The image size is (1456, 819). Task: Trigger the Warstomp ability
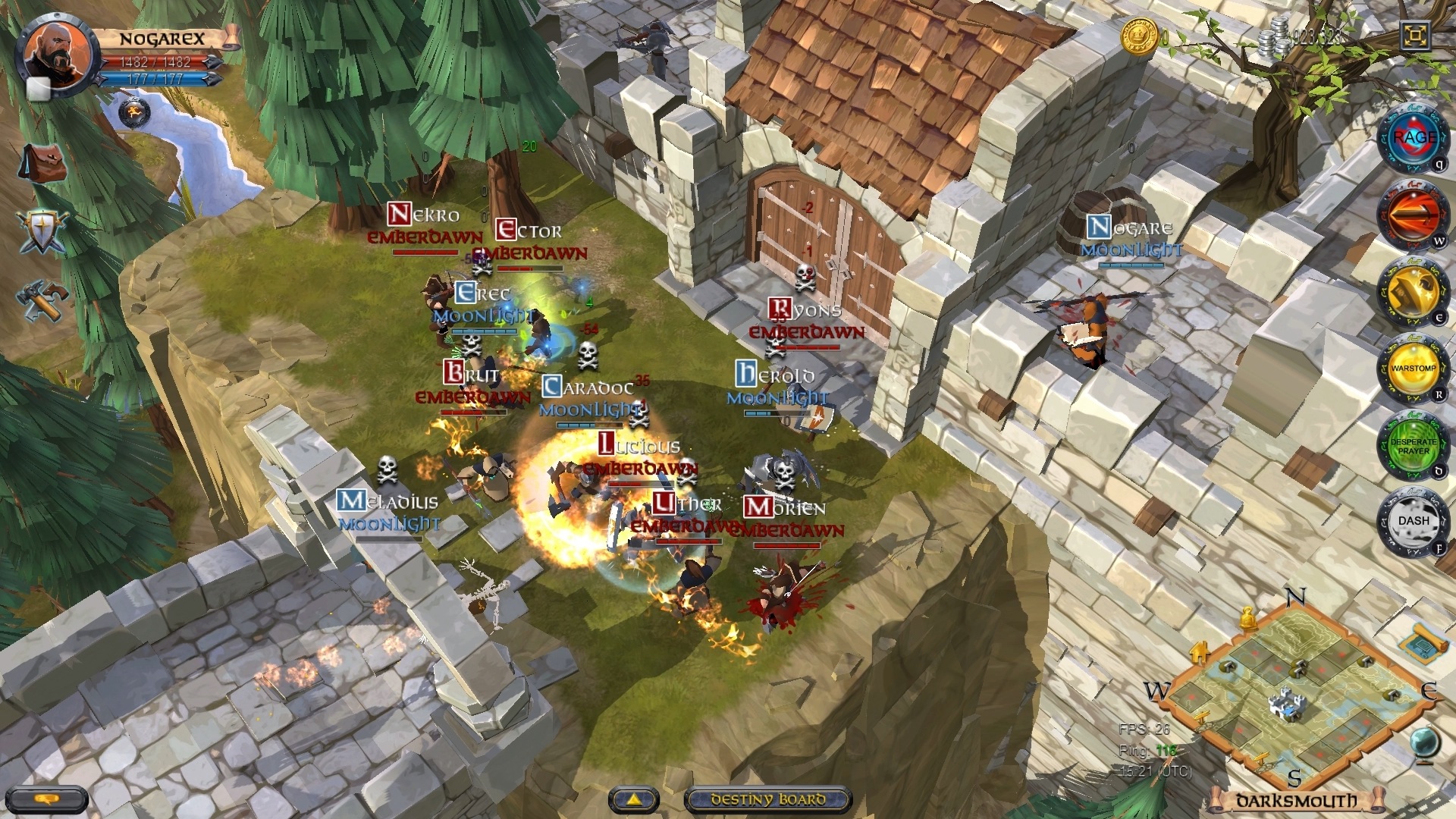pyautogui.click(x=1414, y=368)
